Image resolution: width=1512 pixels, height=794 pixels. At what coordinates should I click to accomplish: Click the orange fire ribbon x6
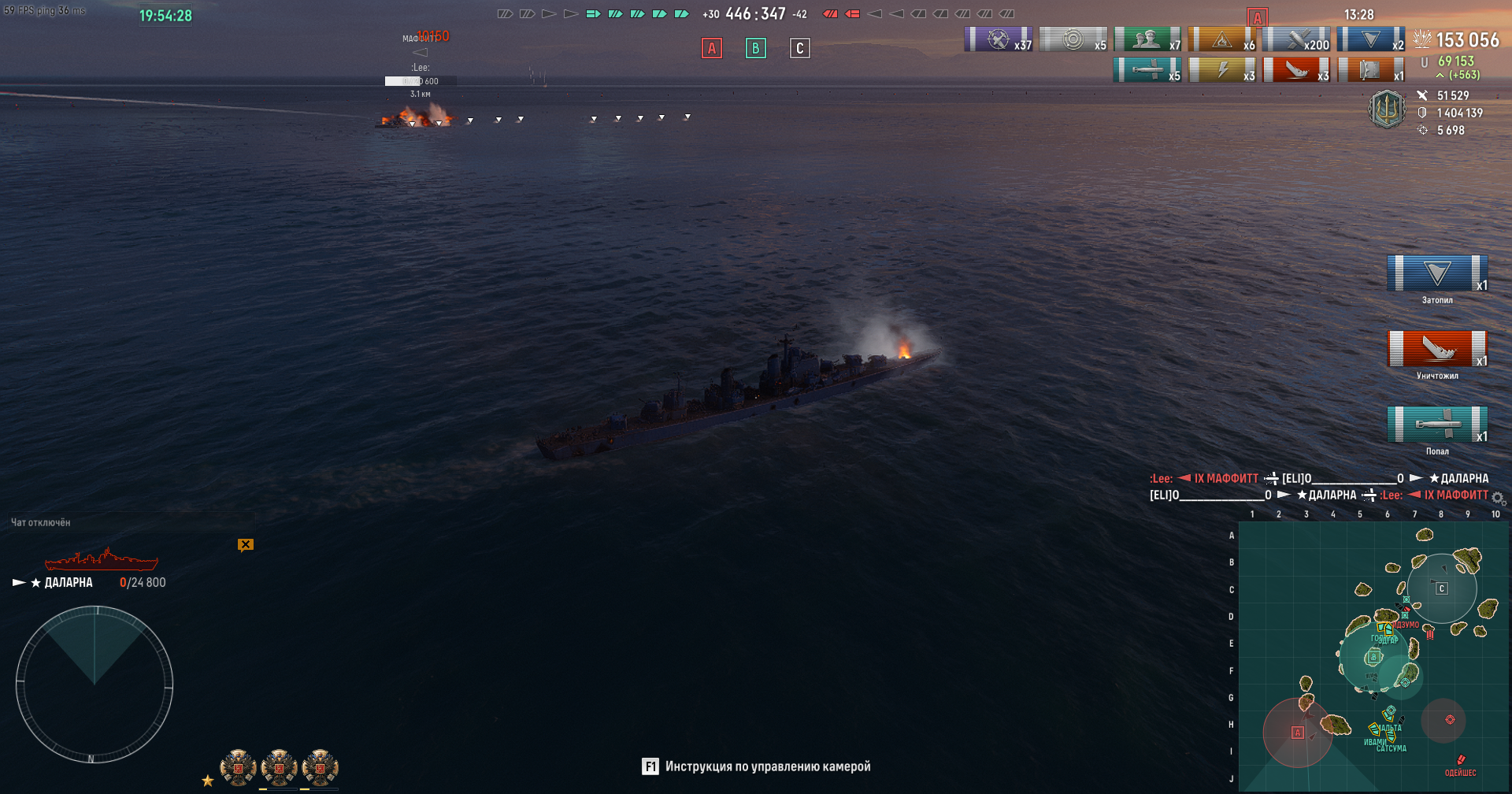tap(1221, 39)
